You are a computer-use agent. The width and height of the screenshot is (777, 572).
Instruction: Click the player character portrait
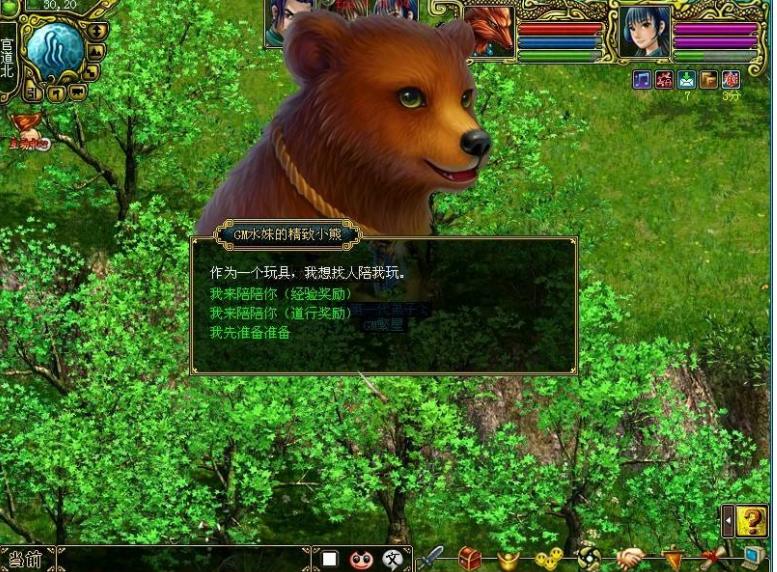point(644,31)
